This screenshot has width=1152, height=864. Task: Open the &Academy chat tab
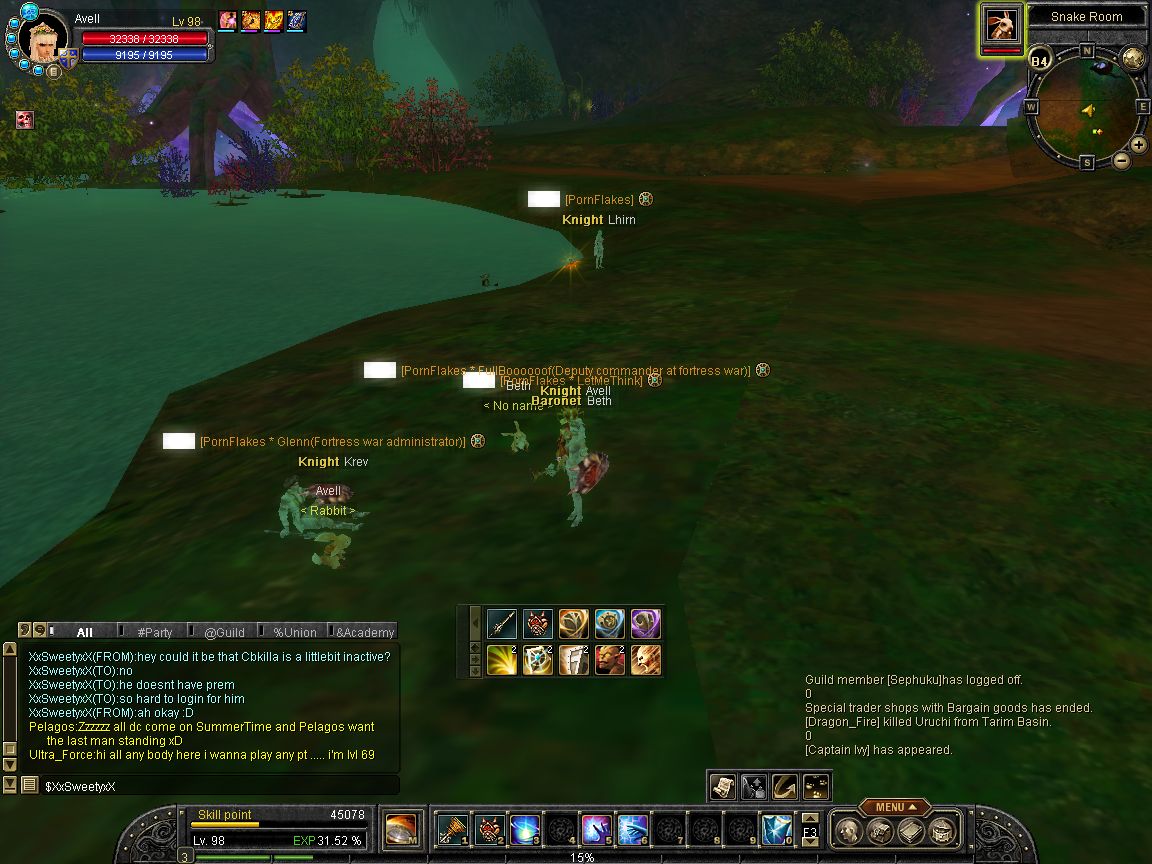364,632
